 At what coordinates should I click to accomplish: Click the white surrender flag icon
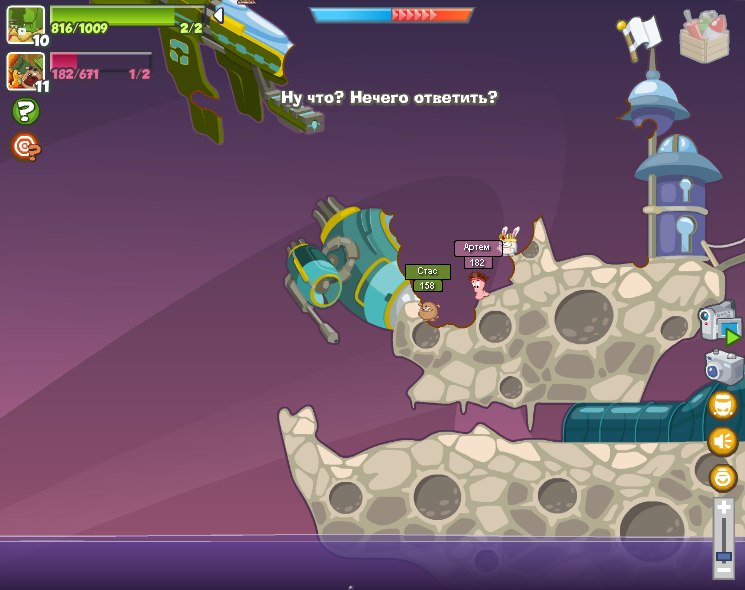click(x=637, y=35)
